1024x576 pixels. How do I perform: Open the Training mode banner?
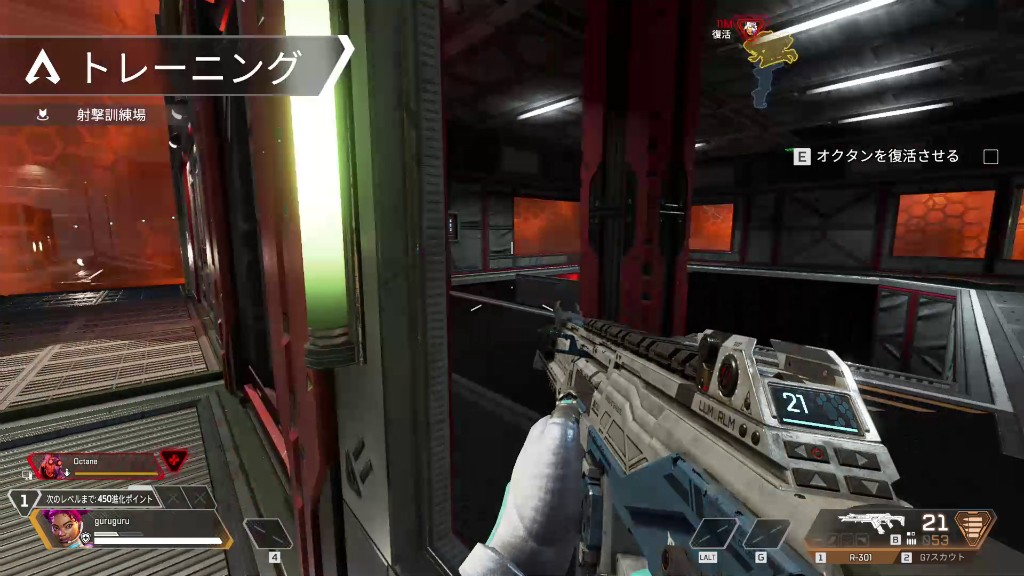point(175,67)
